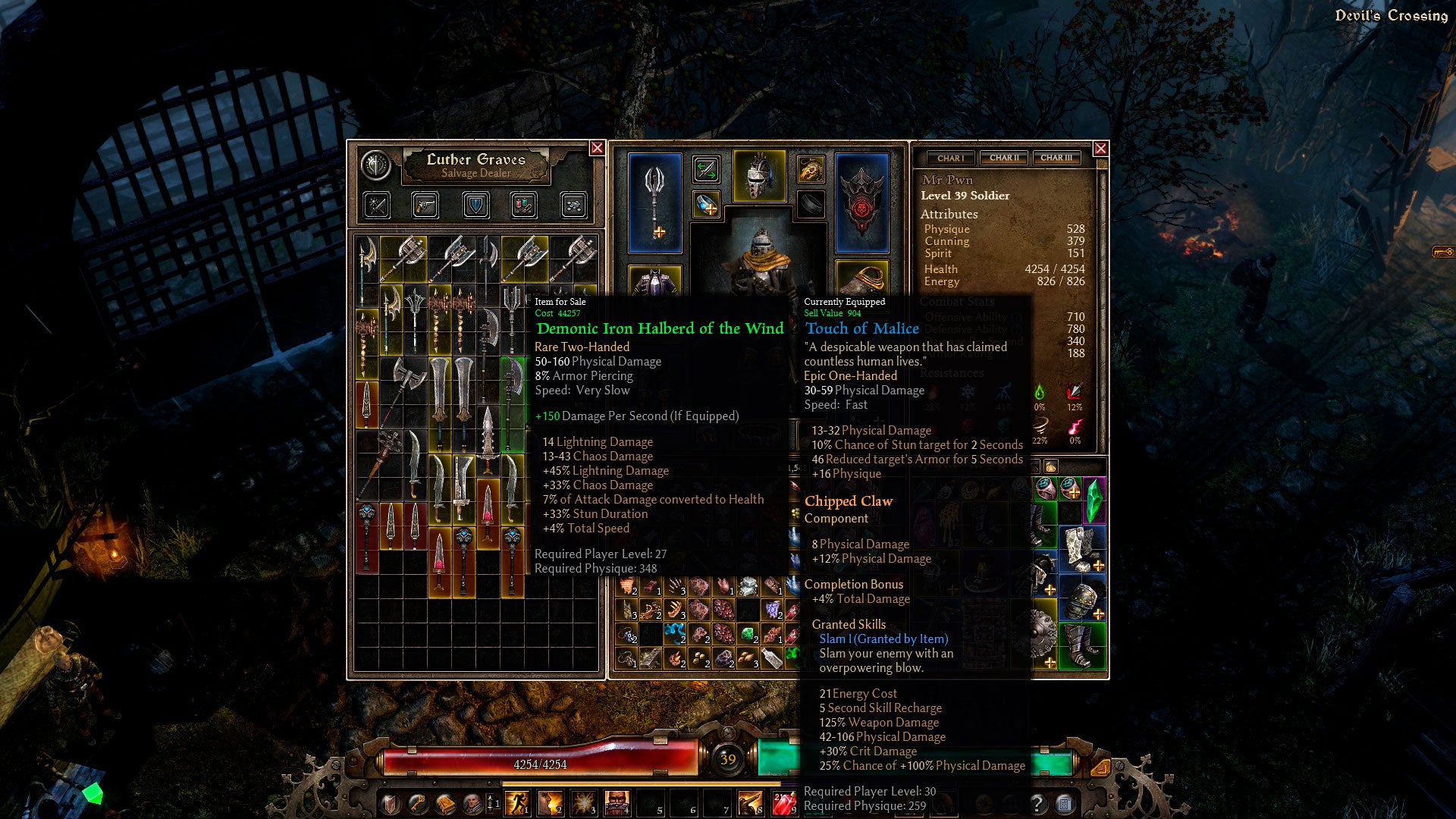Pick the green crystal in inventory

pyautogui.click(x=1094, y=500)
